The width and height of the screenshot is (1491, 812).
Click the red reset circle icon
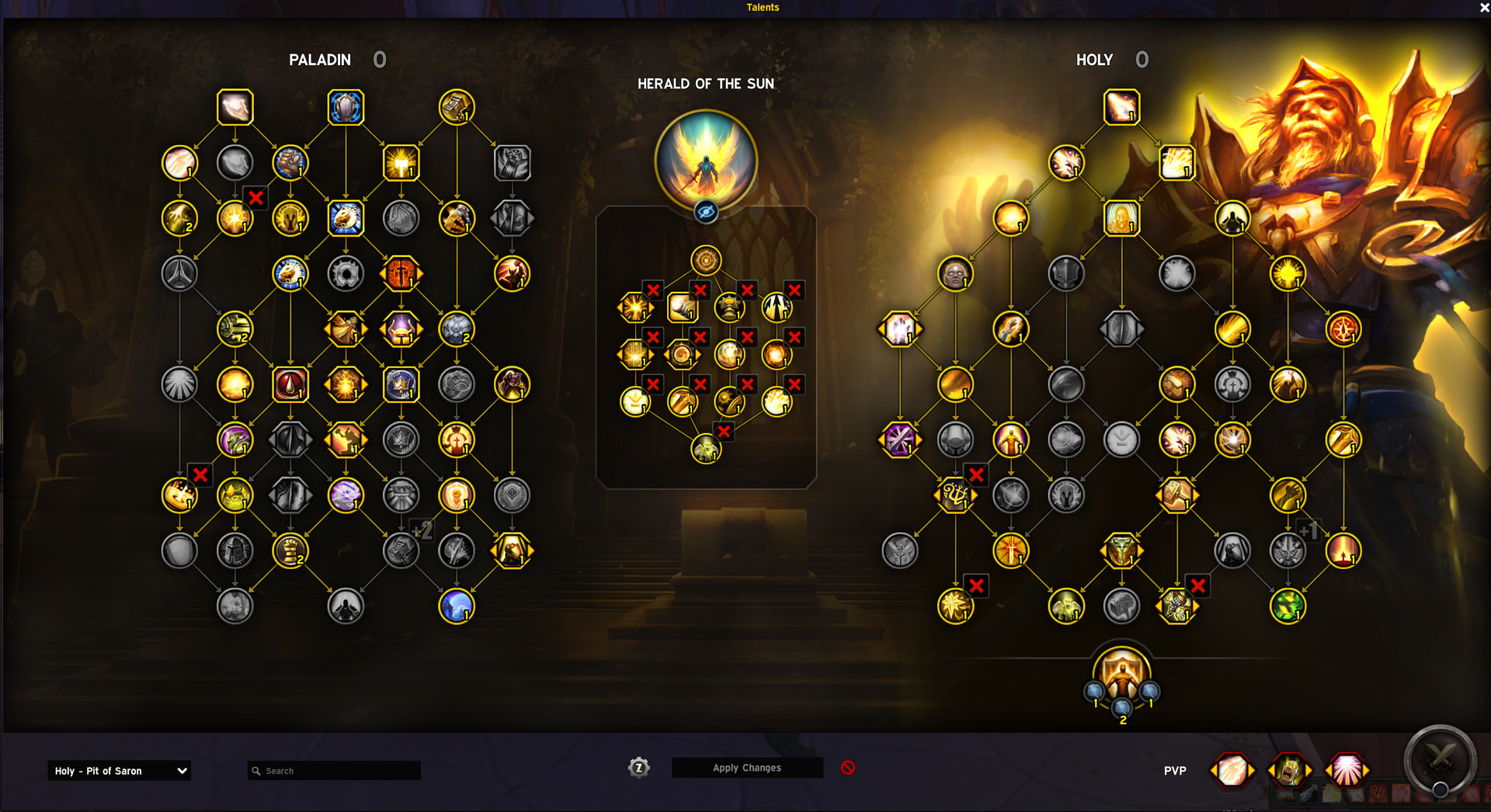(848, 768)
